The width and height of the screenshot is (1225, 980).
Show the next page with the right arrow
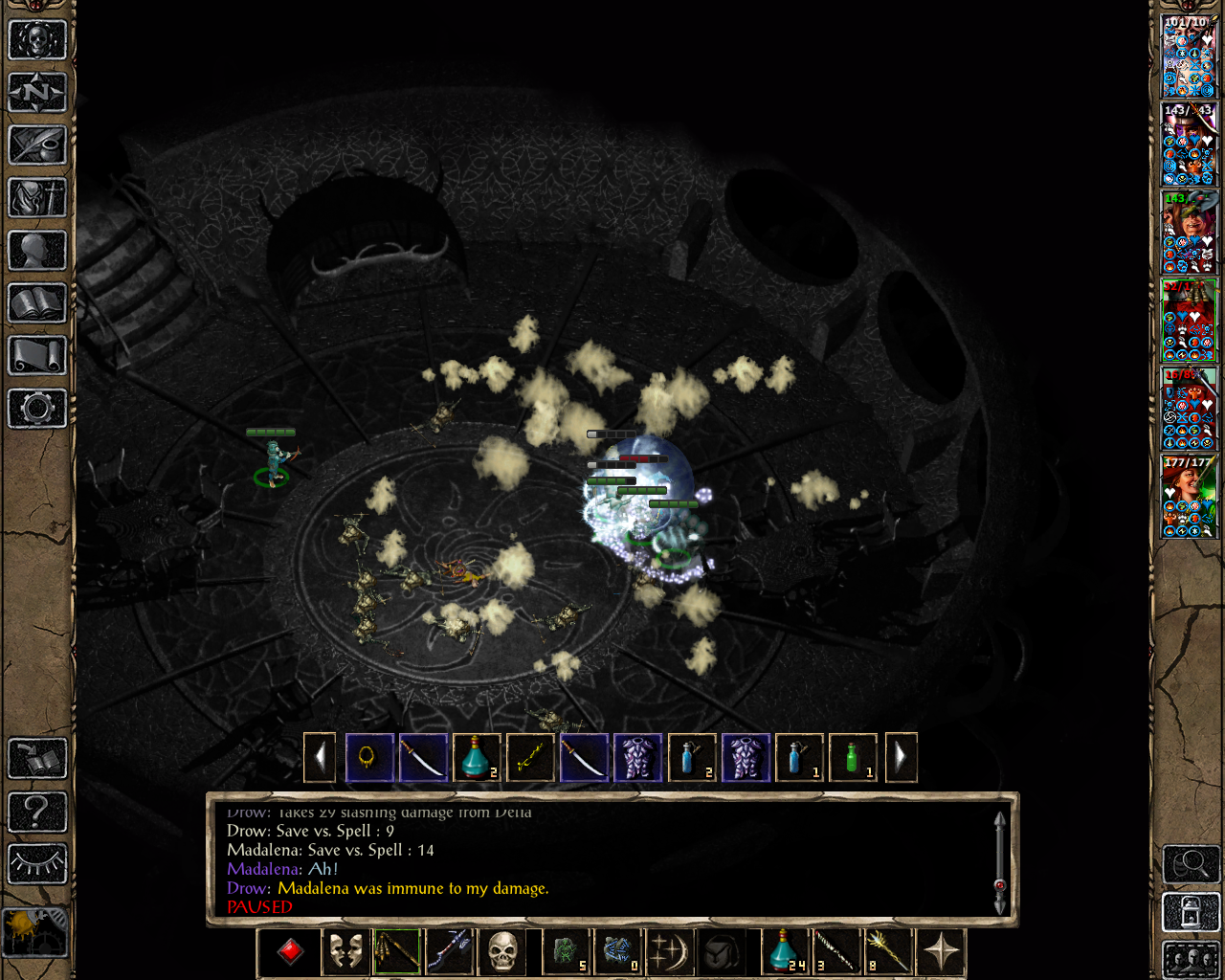(x=901, y=758)
